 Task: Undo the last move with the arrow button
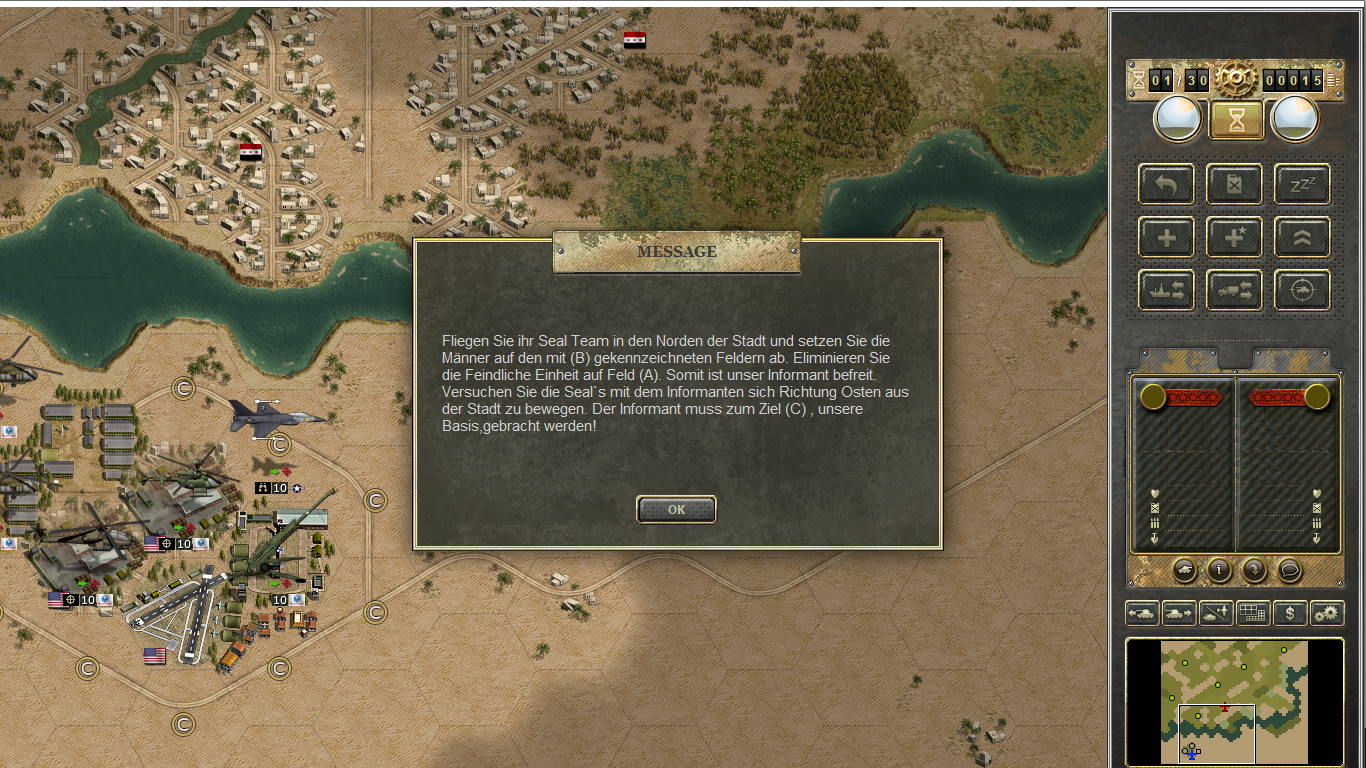coord(1166,184)
